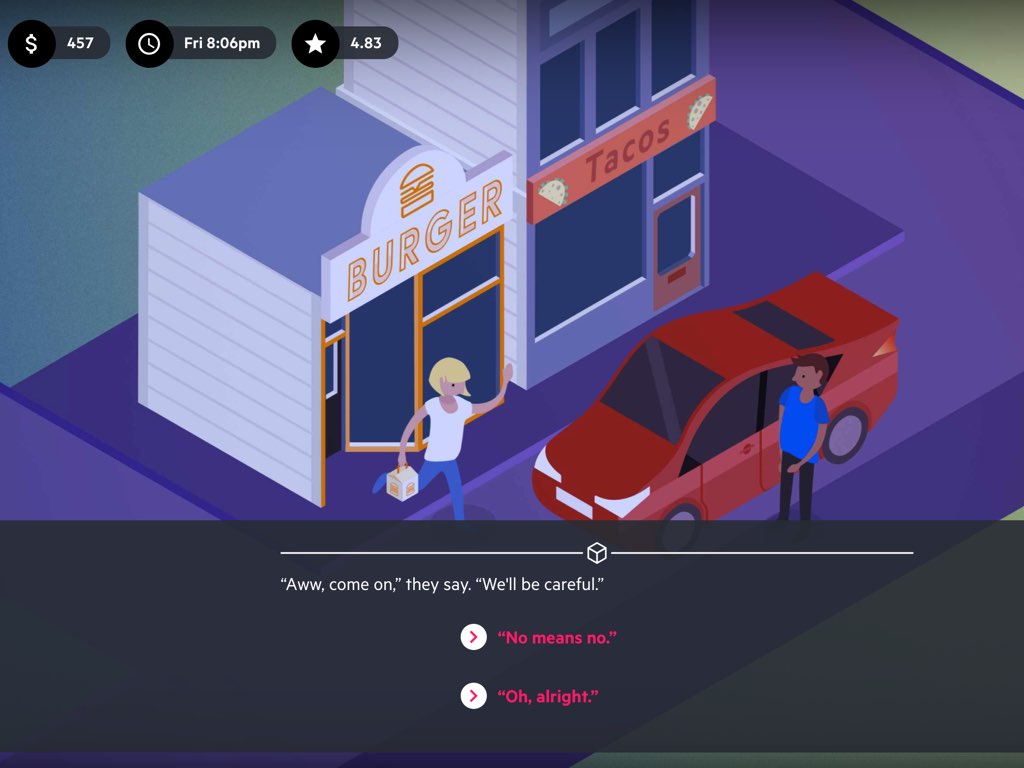Select the "Oh, alright." response
Screen dimensions: 1024x768
click(547, 696)
